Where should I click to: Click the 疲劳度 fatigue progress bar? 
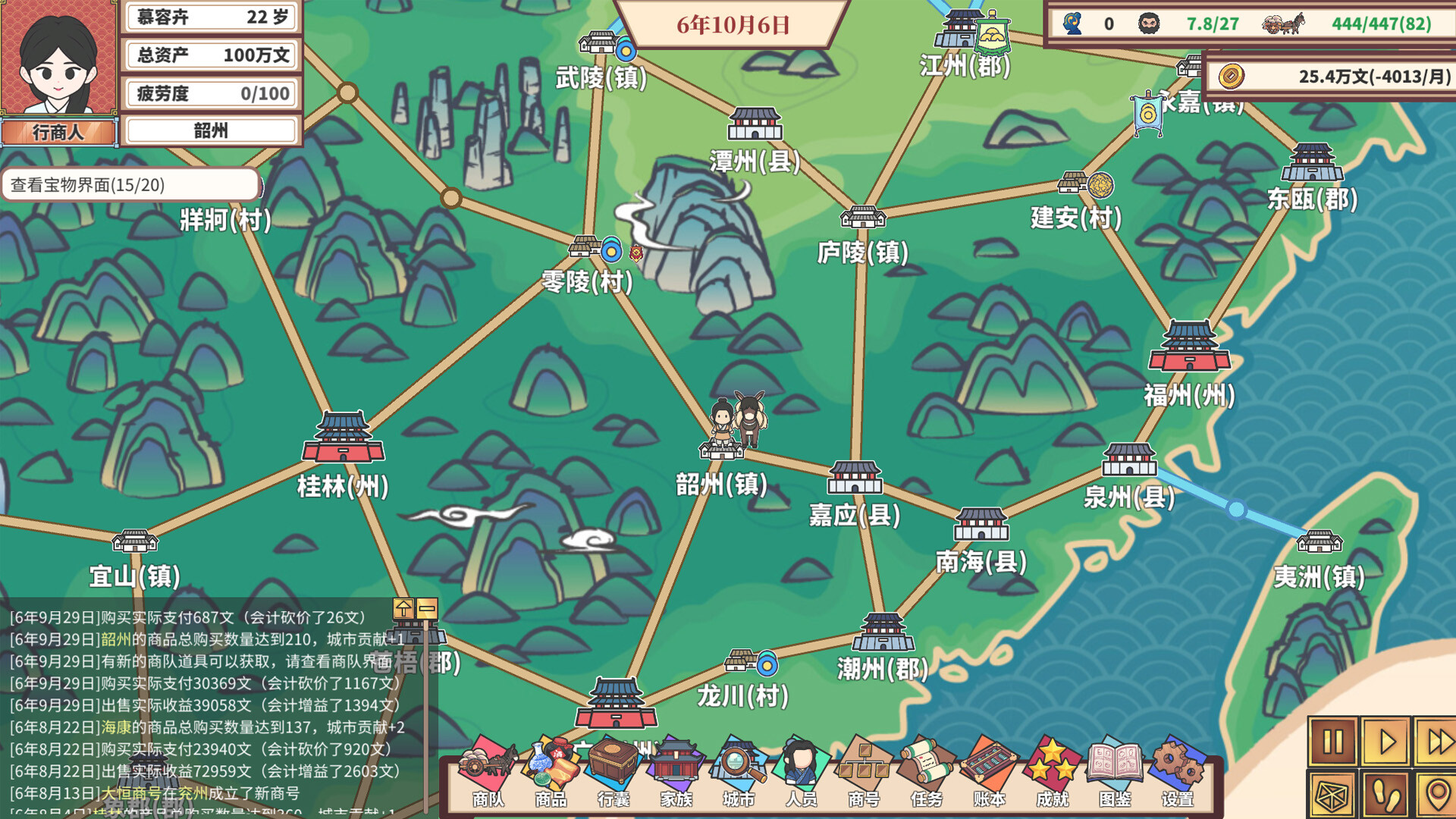(x=211, y=93)
